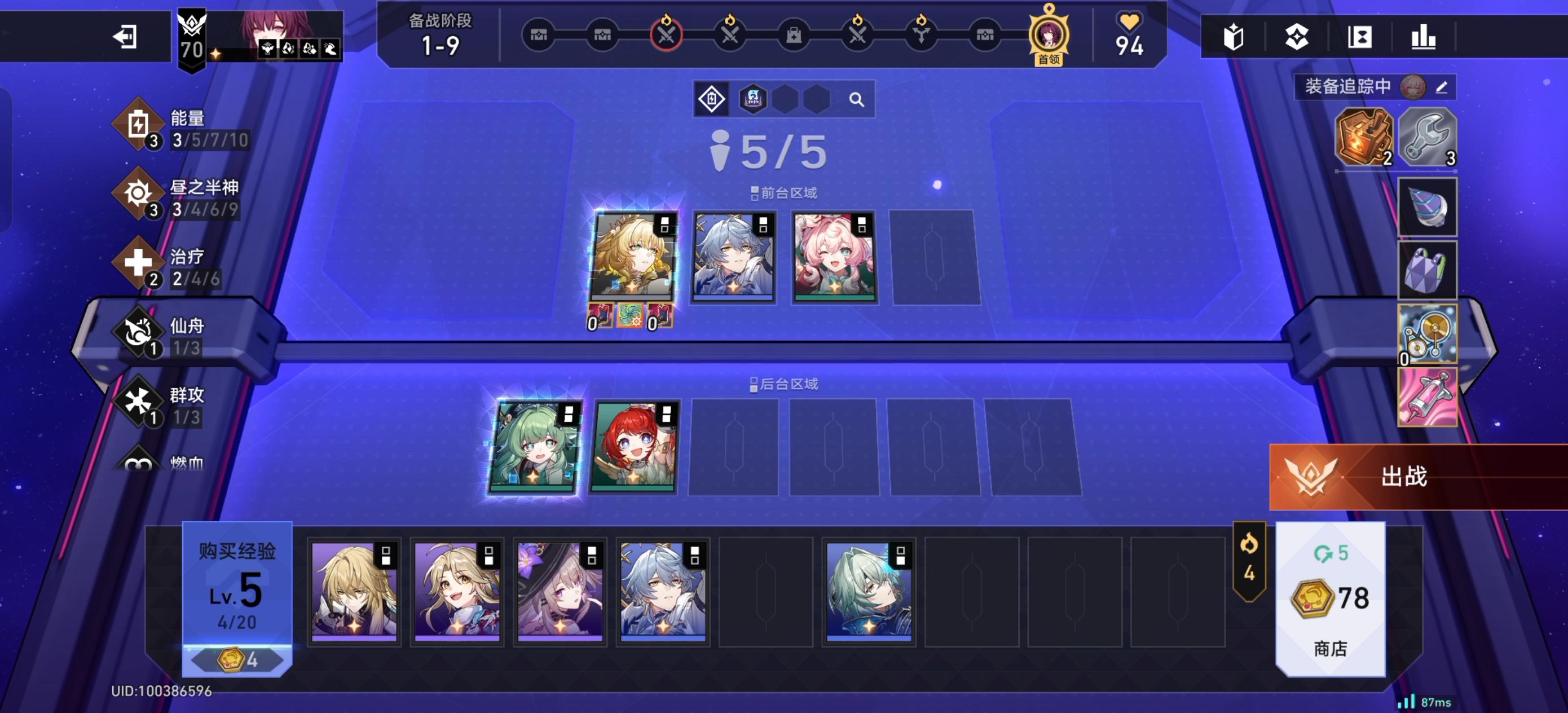The width and height of the screenshot is (1568, 713).
Task: Click the furnace equipment icon showing count 2
Action: [1367, 139]
